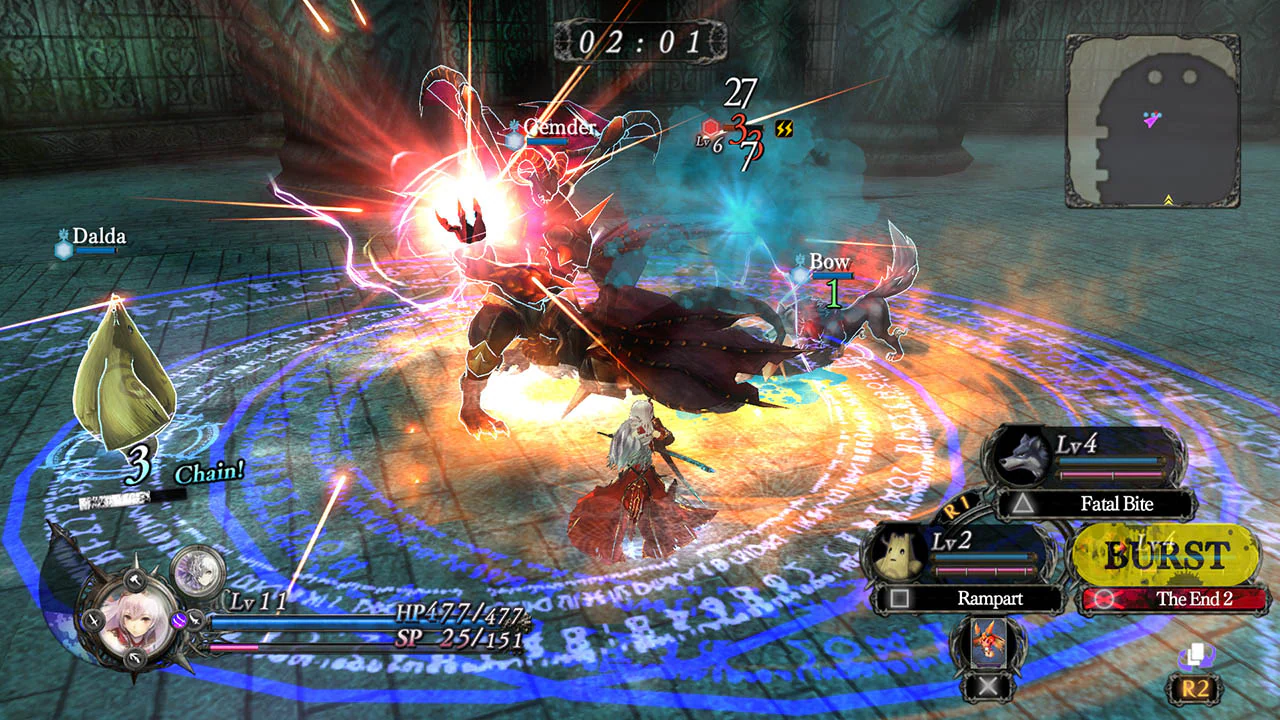Click the triangle icon next to Fatal Bite
Image resolution: width=1280 pixels, height=720 pixels.
click(x=1023, y=503)
